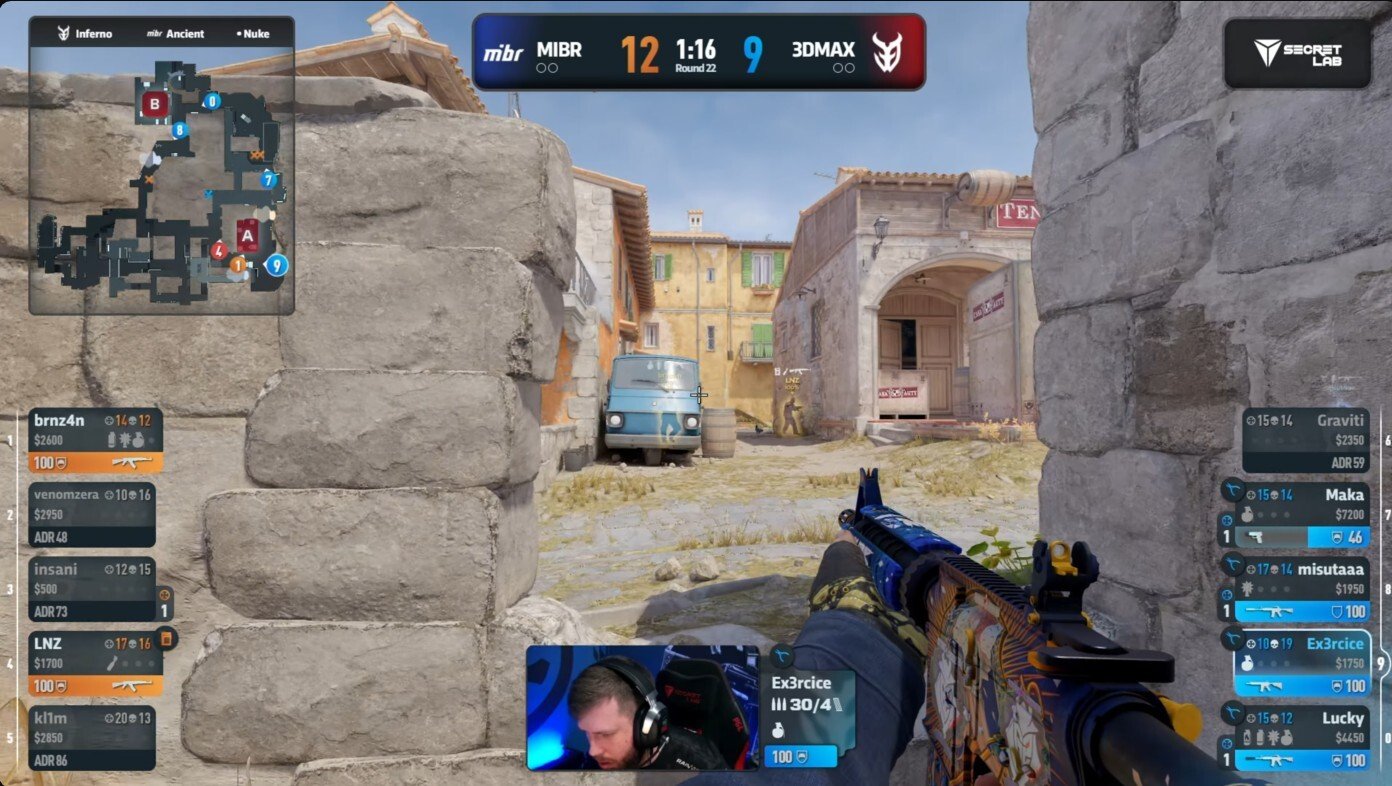The width and height of the screenshot is (1392, 786).
Task: Choose Lucky's player card
Action: tap(1304, 737)
